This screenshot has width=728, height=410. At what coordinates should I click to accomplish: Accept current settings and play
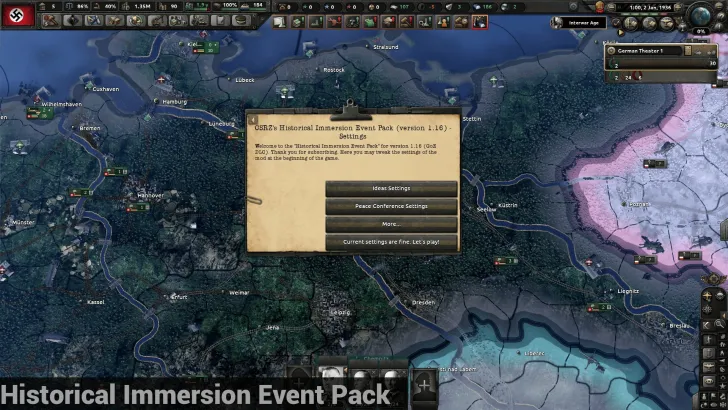391,242
